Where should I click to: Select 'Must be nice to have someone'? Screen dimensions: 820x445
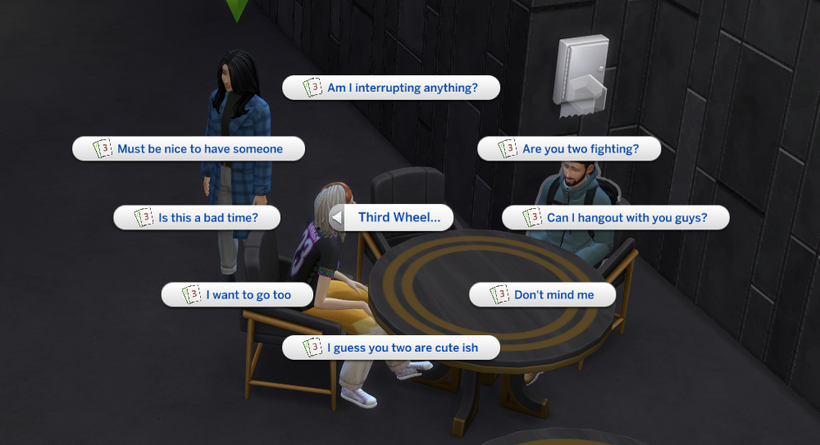pos(189,149)
